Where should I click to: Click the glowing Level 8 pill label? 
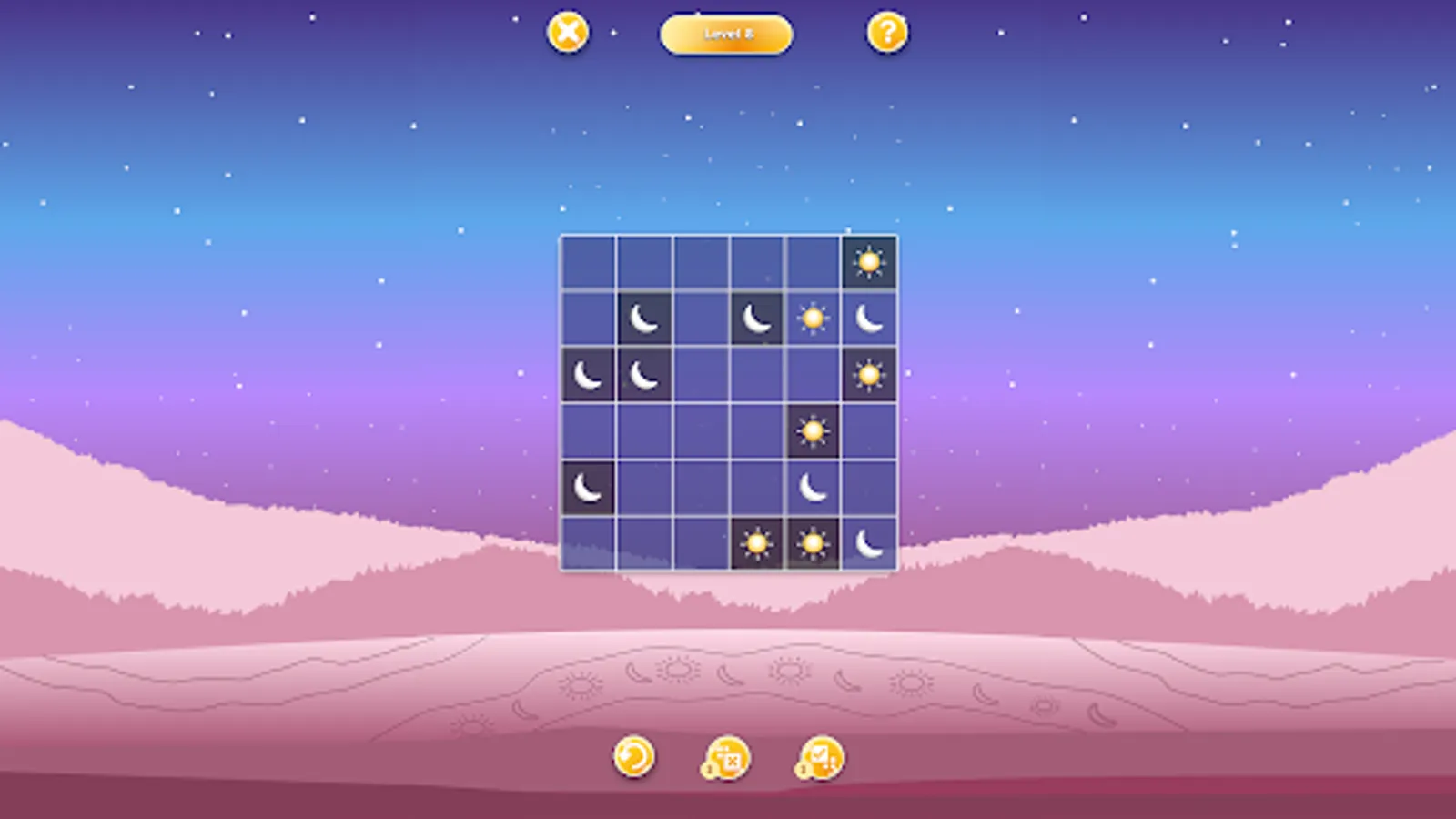(727, 34)
